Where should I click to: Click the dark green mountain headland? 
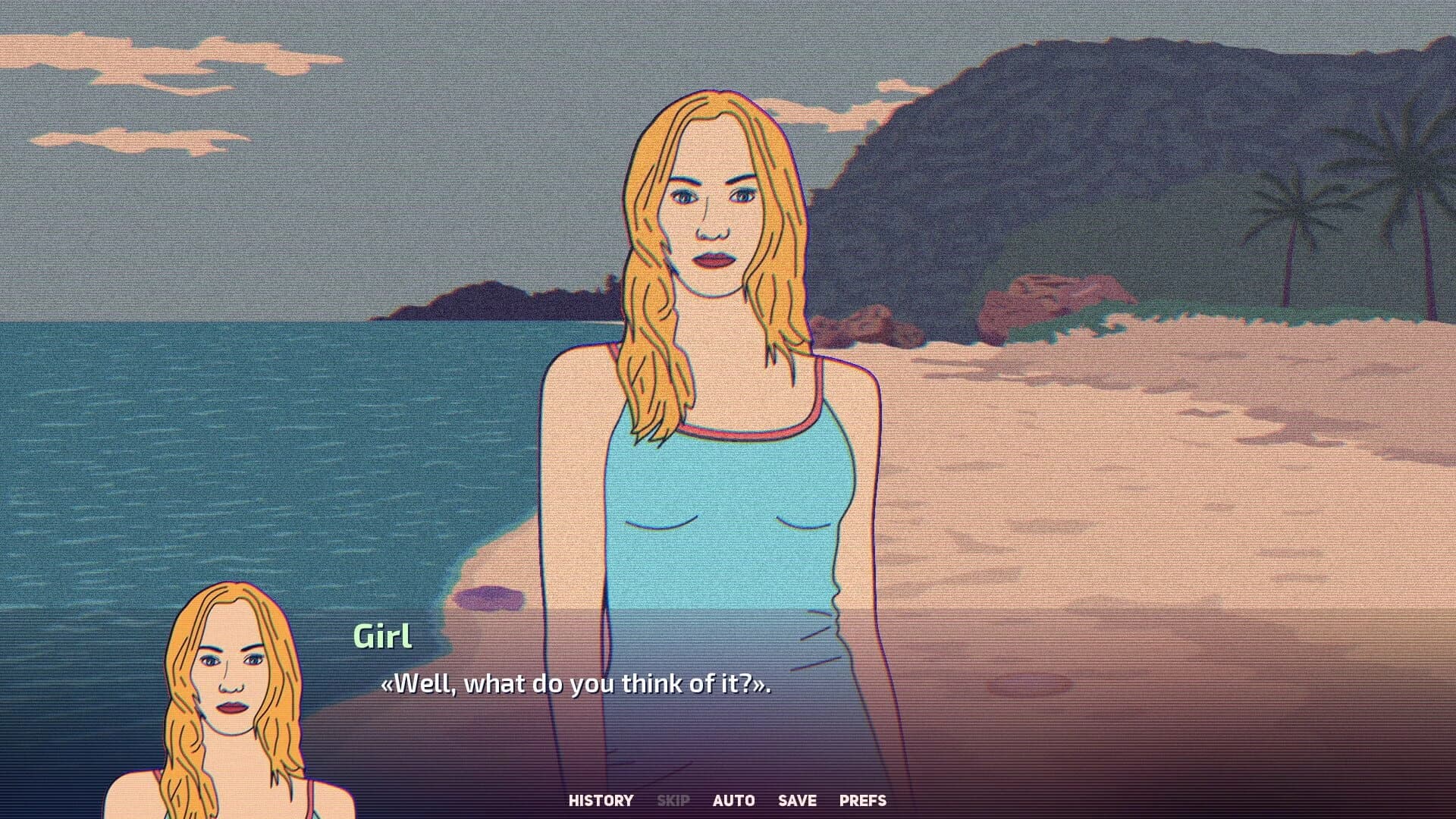click(1062, 152)
